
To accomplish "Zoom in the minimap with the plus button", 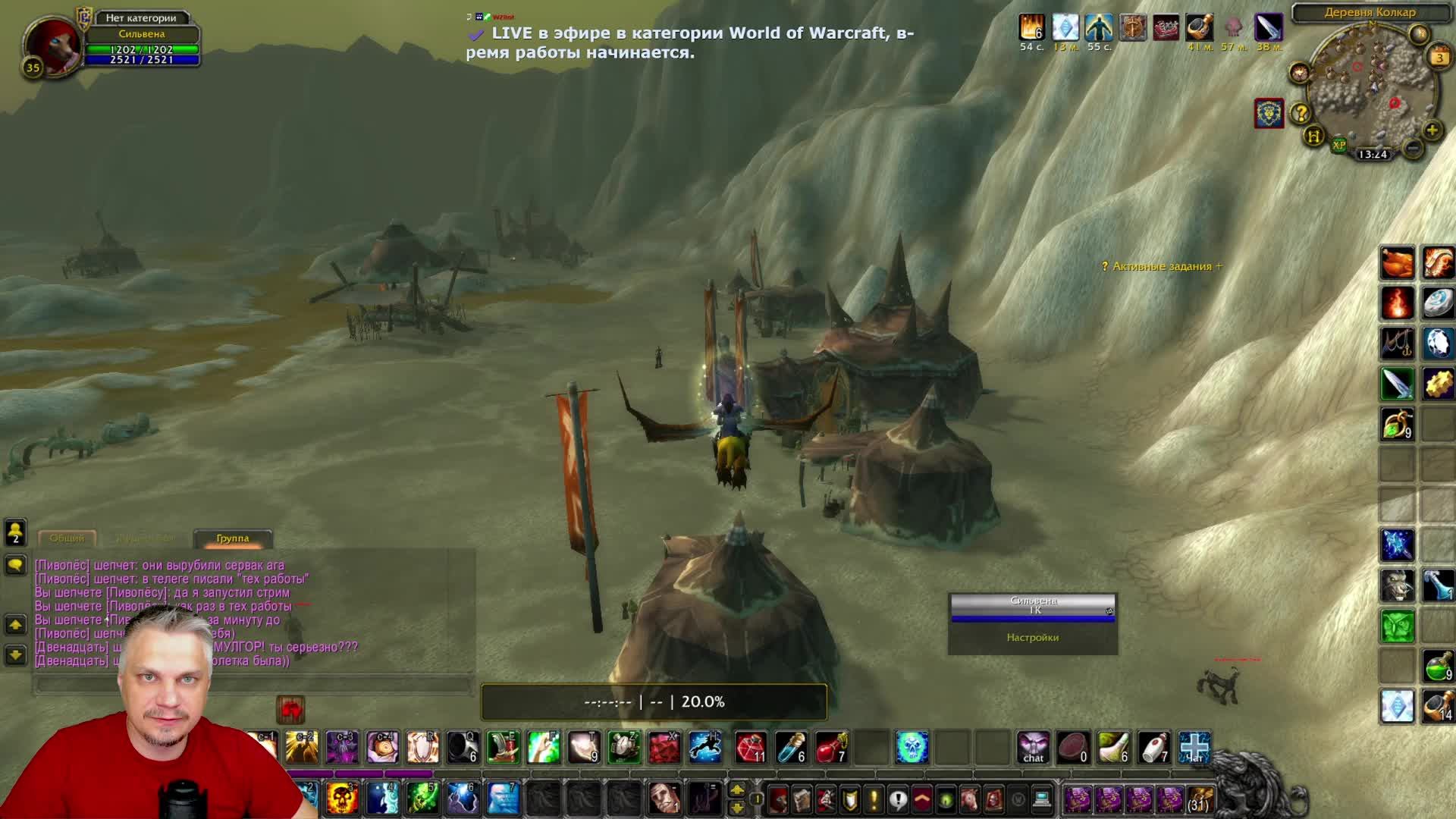I will [x=1432, y=130].
